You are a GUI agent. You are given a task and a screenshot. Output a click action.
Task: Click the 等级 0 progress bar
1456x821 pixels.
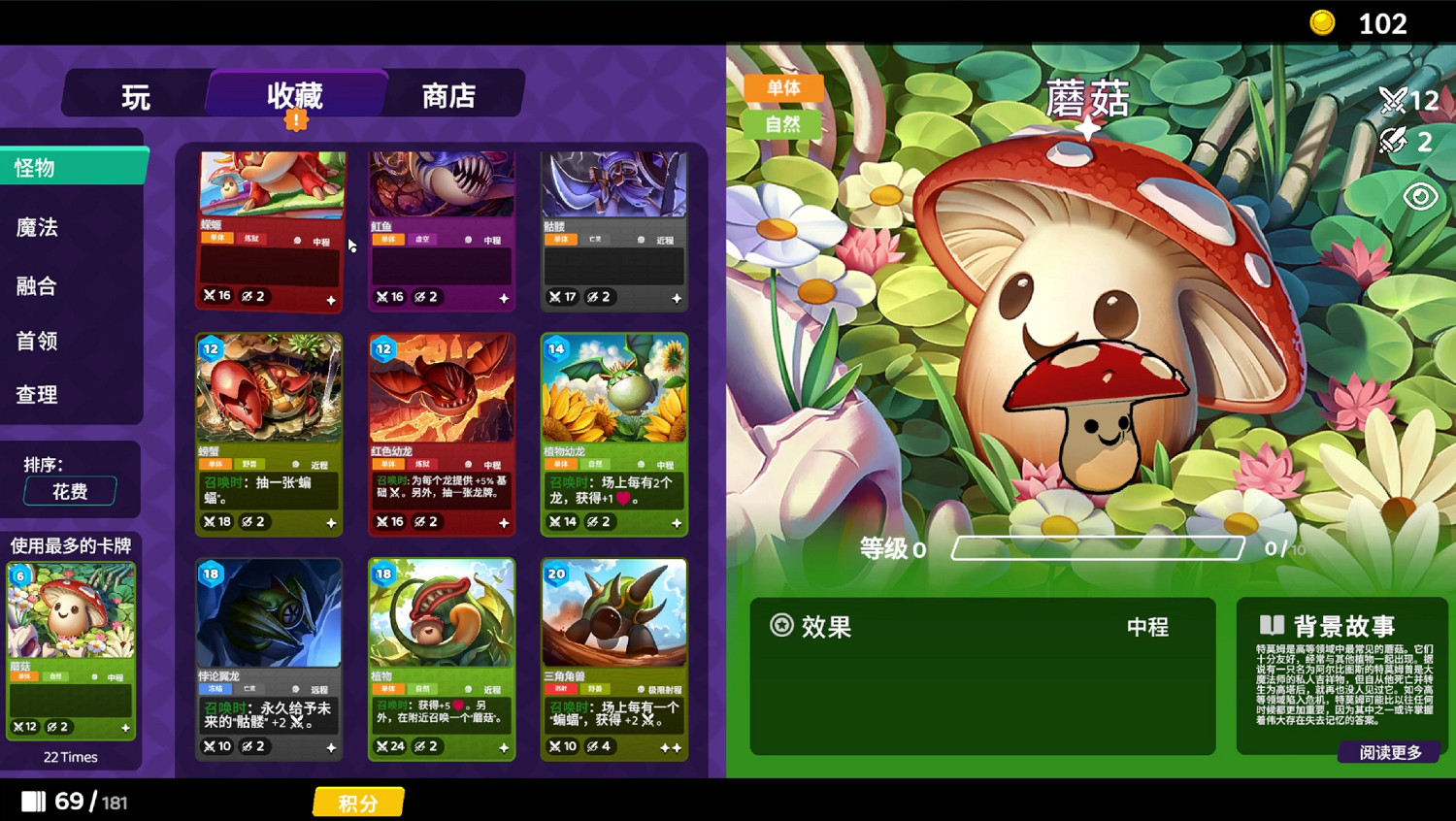click(x=1098, y=547)
